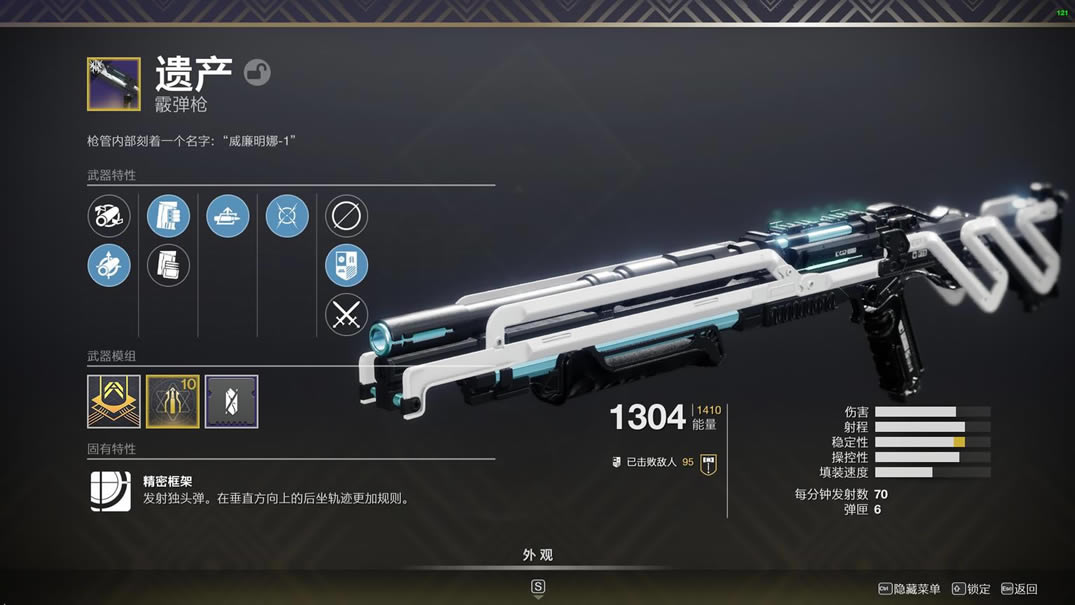The width and height of the screenshot is (1075, 605).
Task: Open the golden chevron masterwork slot
Action: tap(114, 401)
